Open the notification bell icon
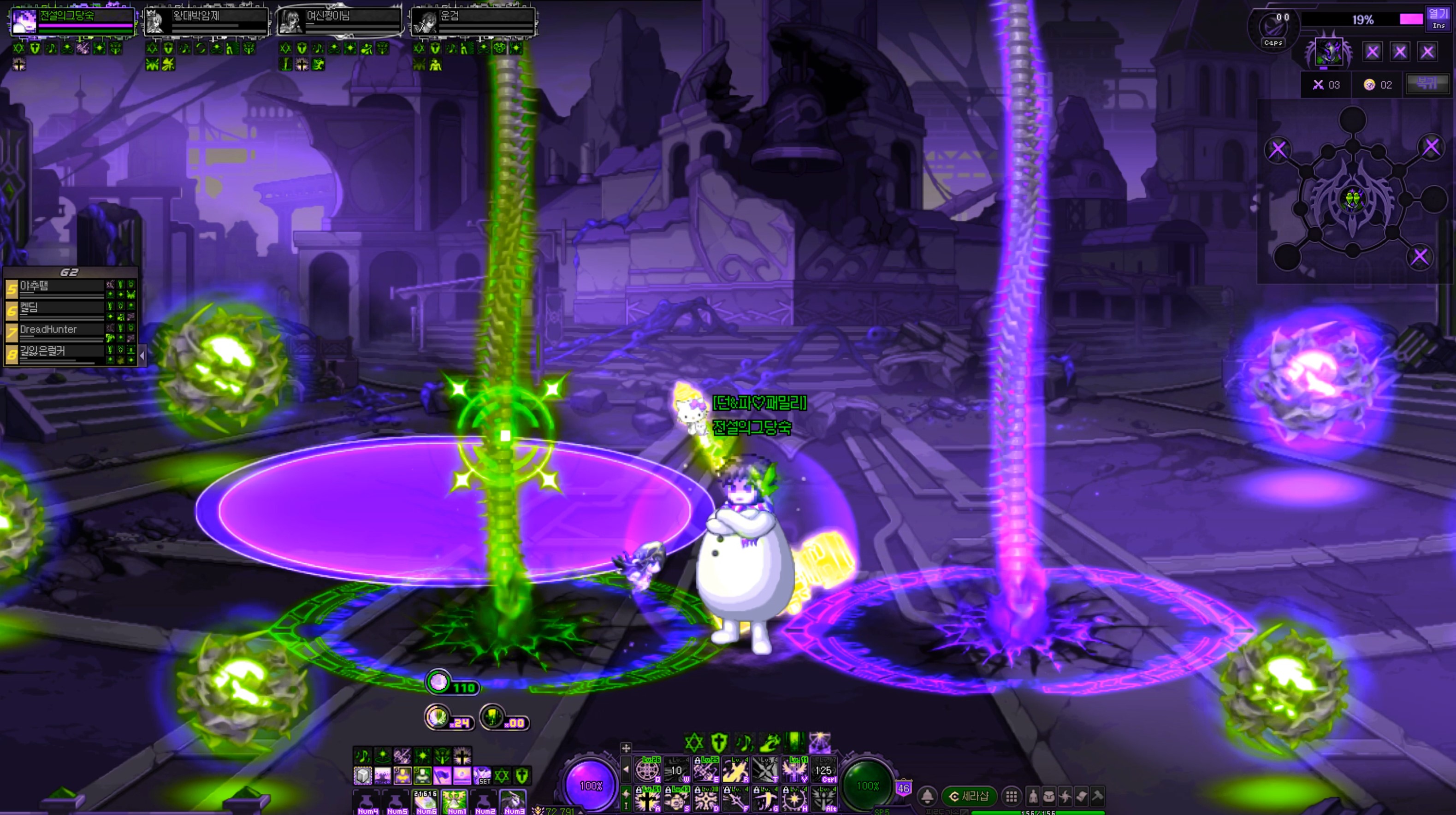 (927, 797)
